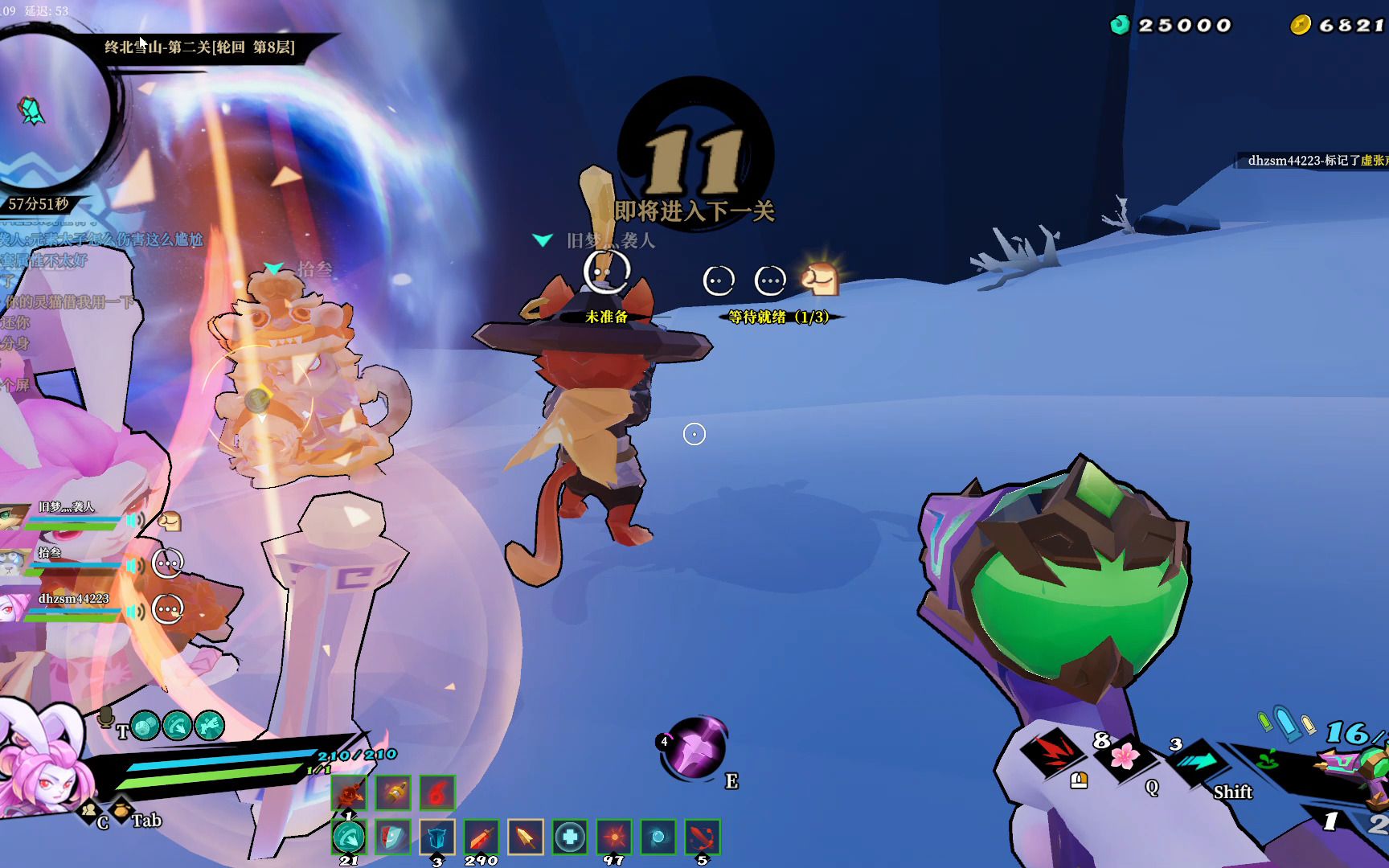Use the cyan arrow dash ability
Screen dimensions: 1389x868
pos(1199,761)
